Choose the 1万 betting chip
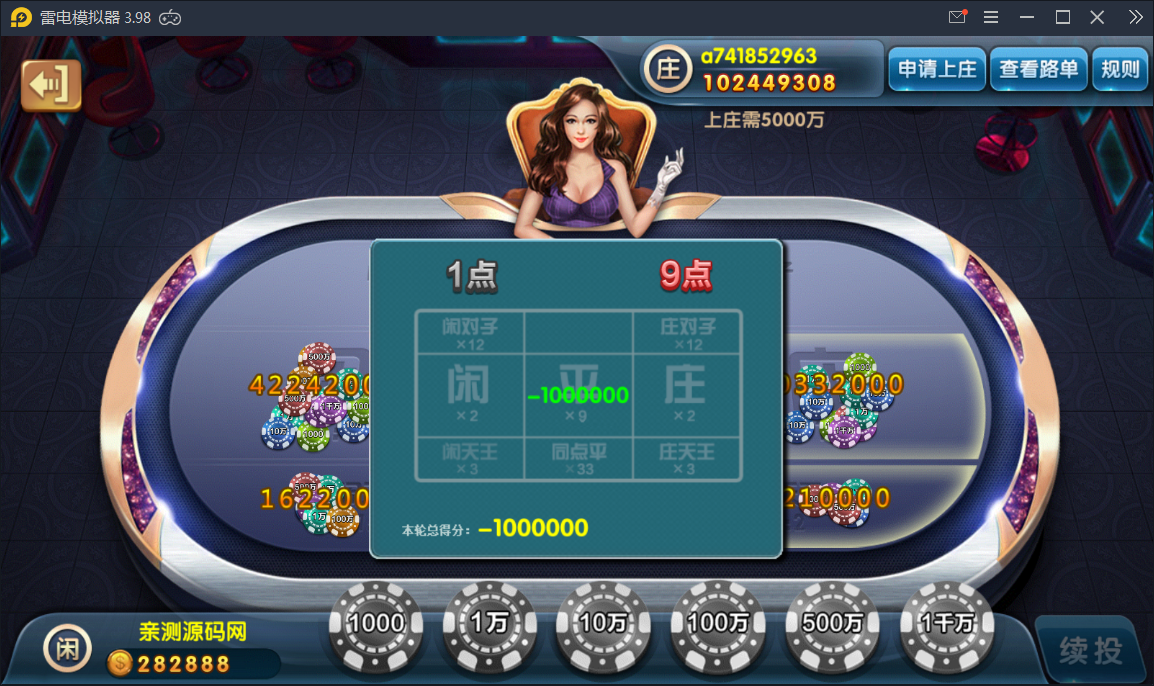 (x=490, y=625)
